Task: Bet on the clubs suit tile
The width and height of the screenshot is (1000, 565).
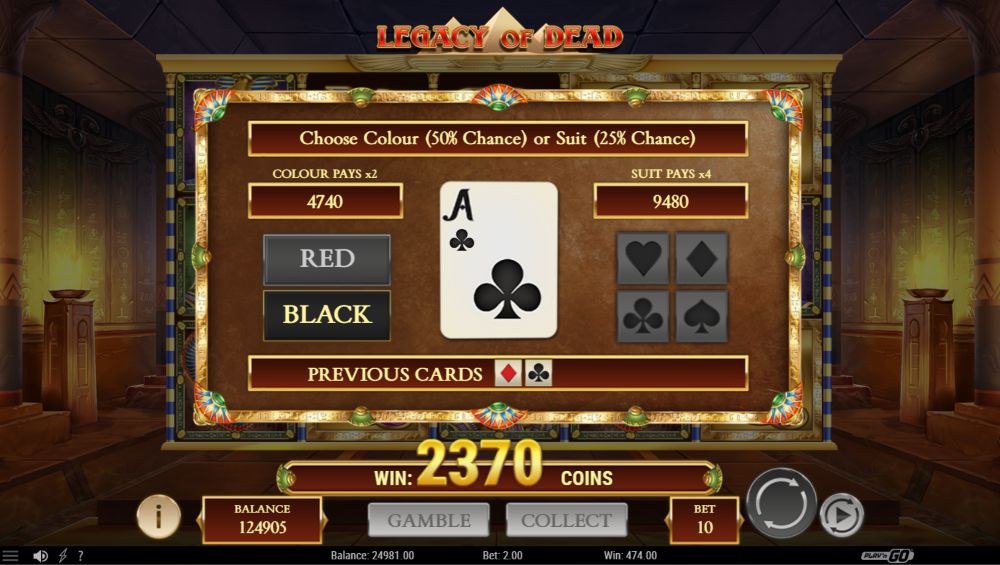Action: pyautogui.click(x=643, y=316)
